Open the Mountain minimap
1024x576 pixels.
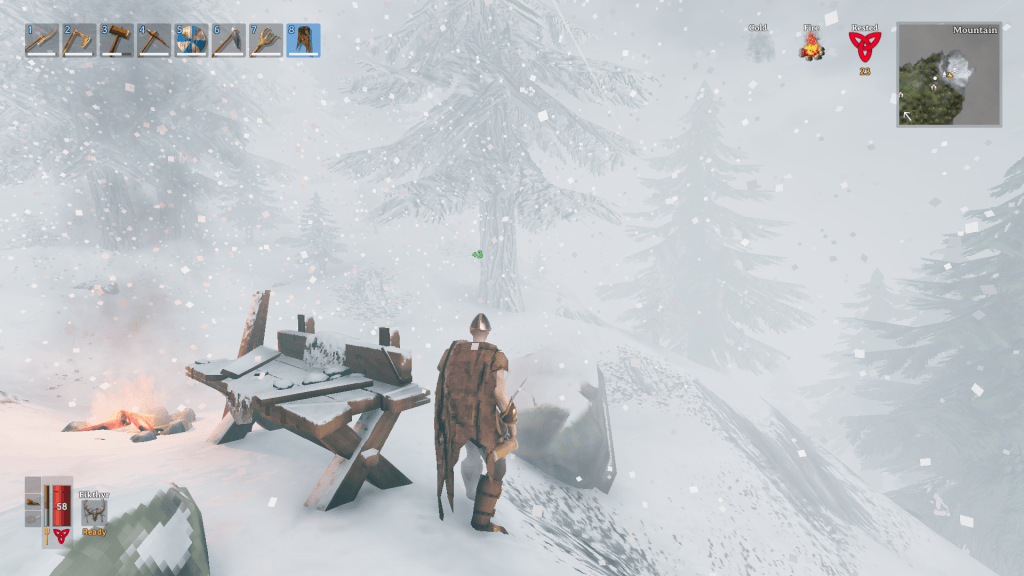949,75
